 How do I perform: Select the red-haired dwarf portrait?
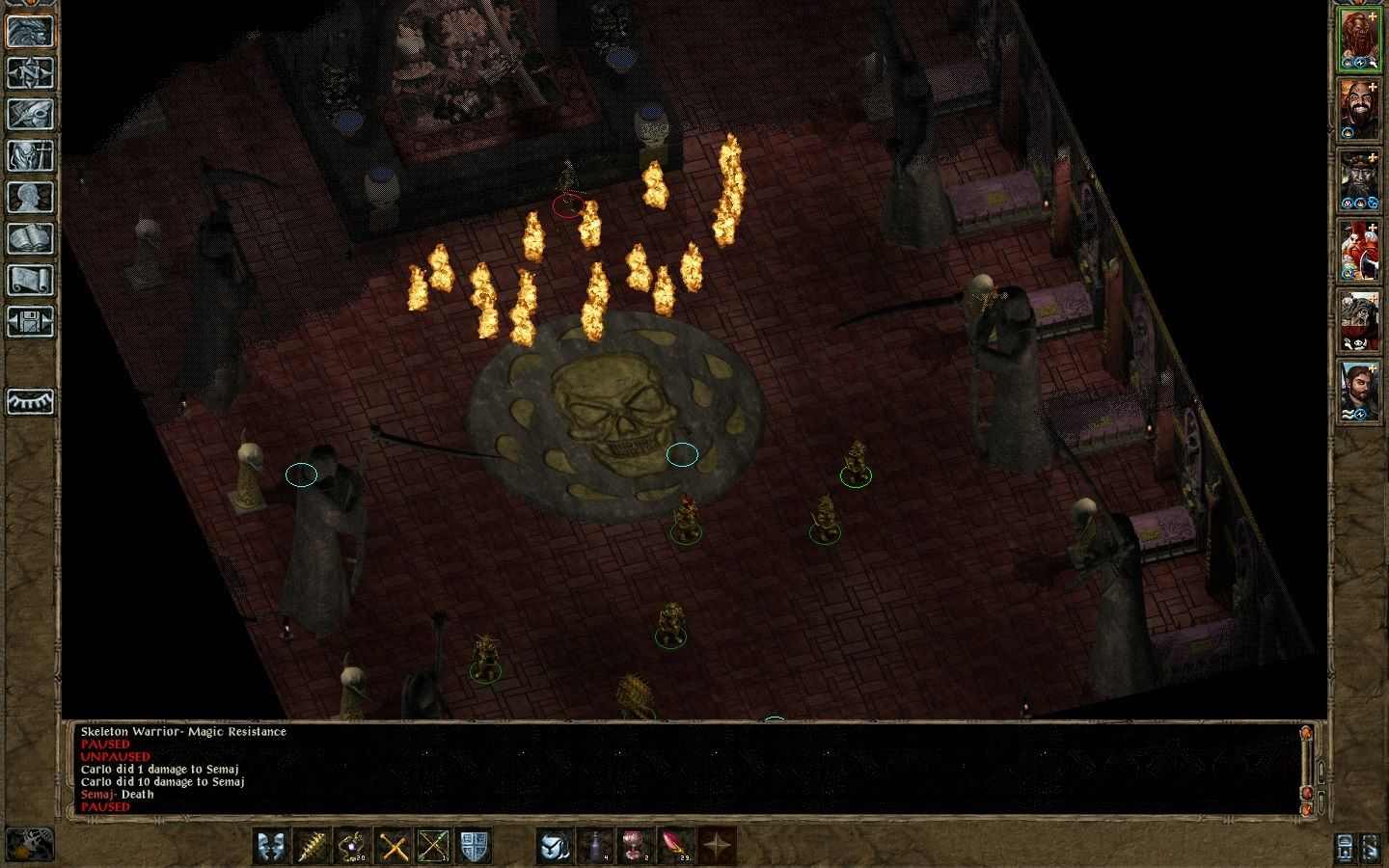pos(1359,40)
